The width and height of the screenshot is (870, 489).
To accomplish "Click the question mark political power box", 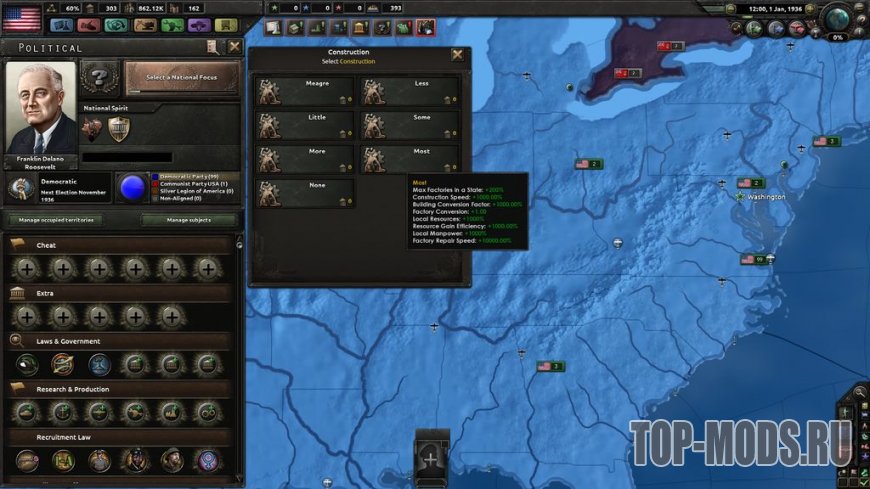I will [99, 77].
